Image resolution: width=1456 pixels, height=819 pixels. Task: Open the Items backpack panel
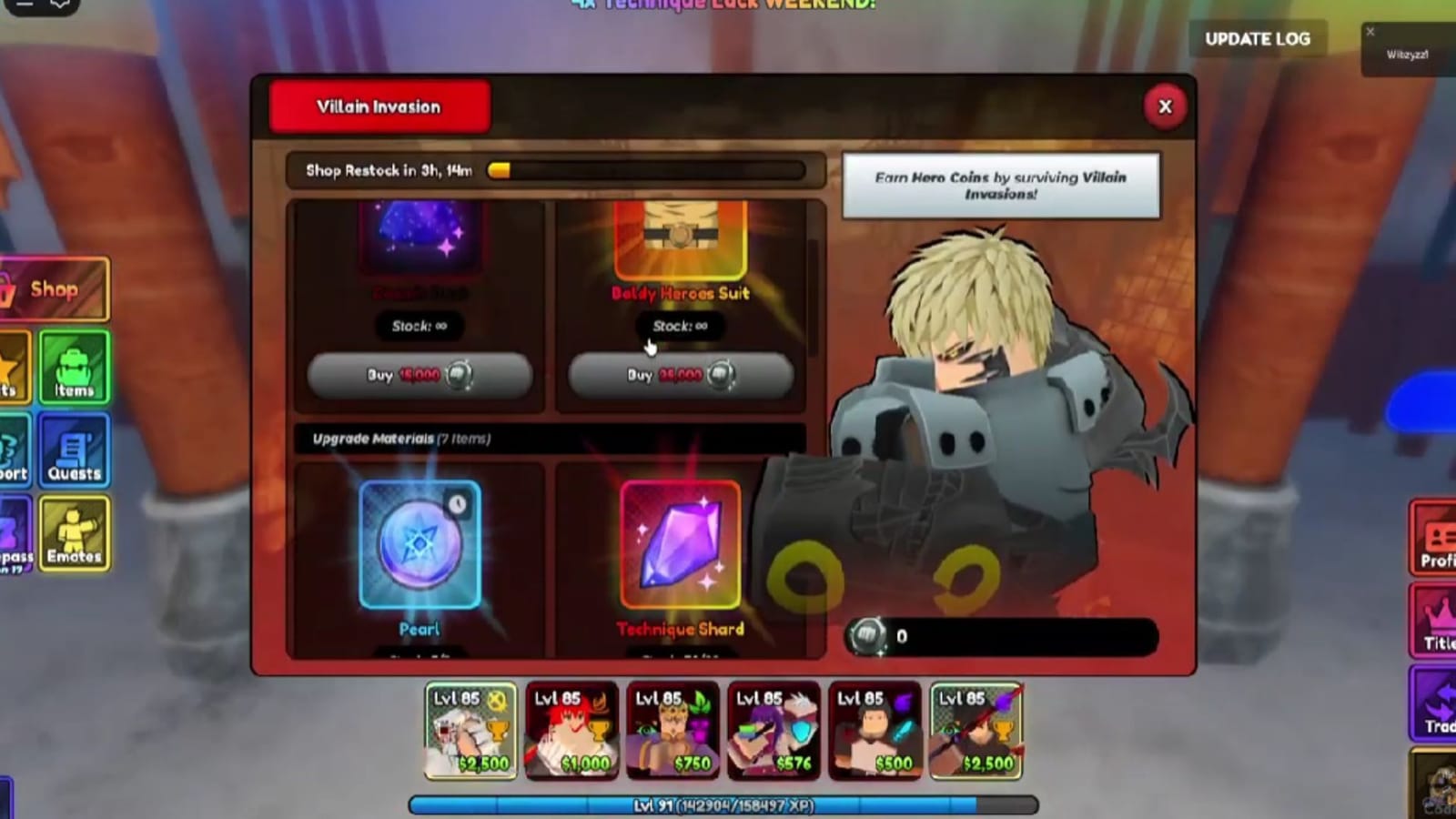73,368
